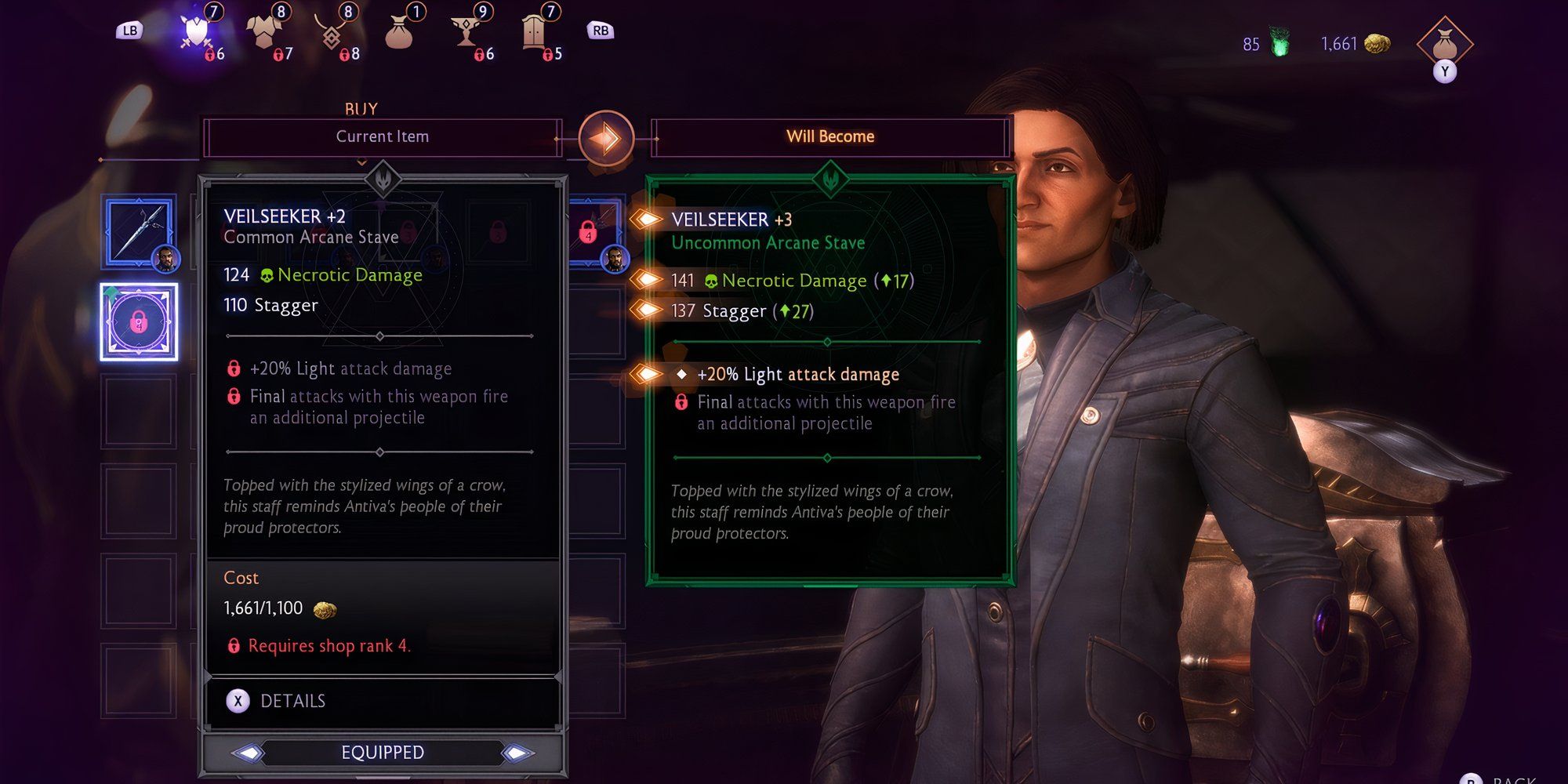Switch to the Current Item tab
The height and width of the screenshot is (784, 1568).
click(383, 136)
